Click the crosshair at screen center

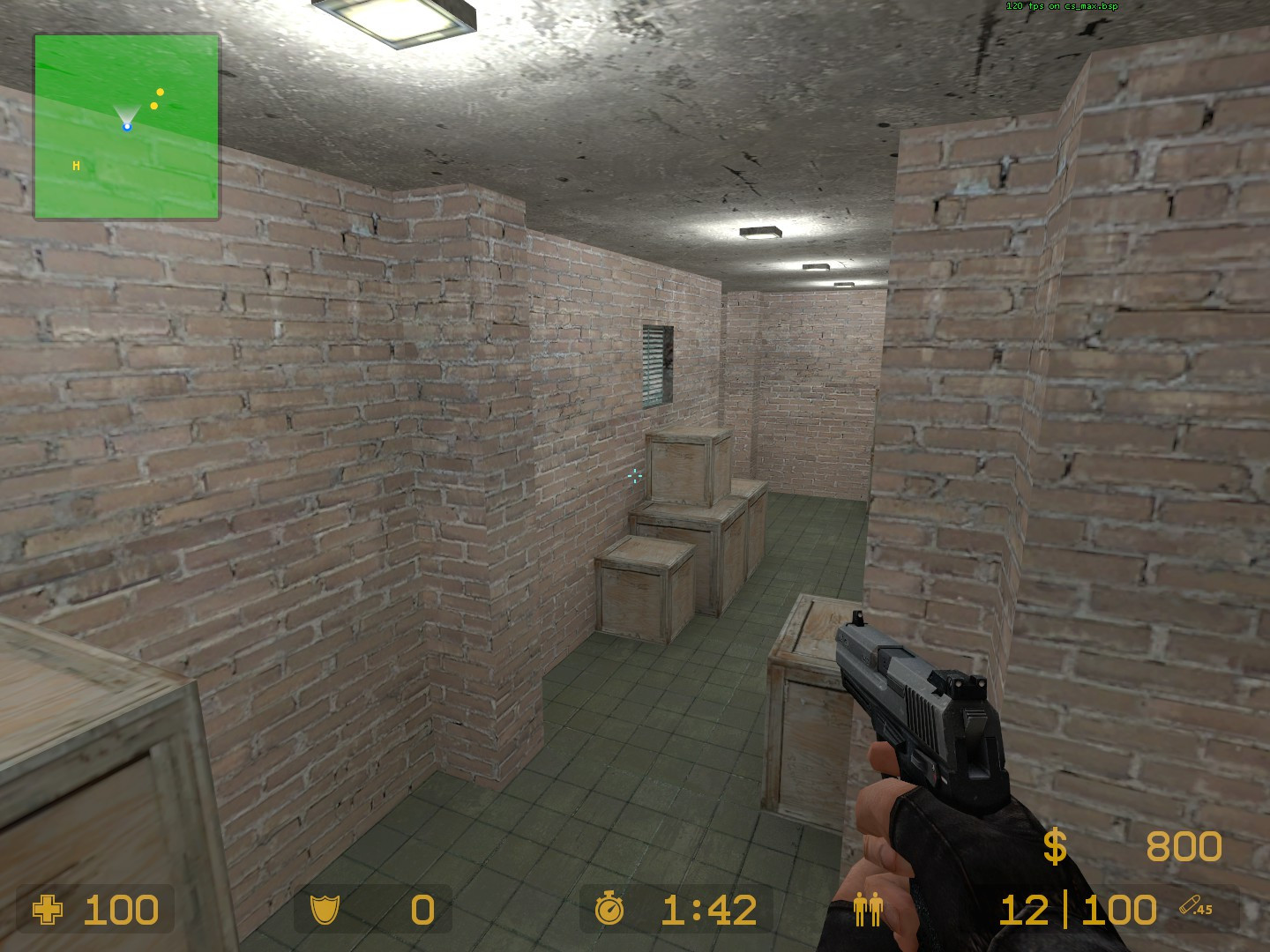pyautogui.click(x=633, y=476)
